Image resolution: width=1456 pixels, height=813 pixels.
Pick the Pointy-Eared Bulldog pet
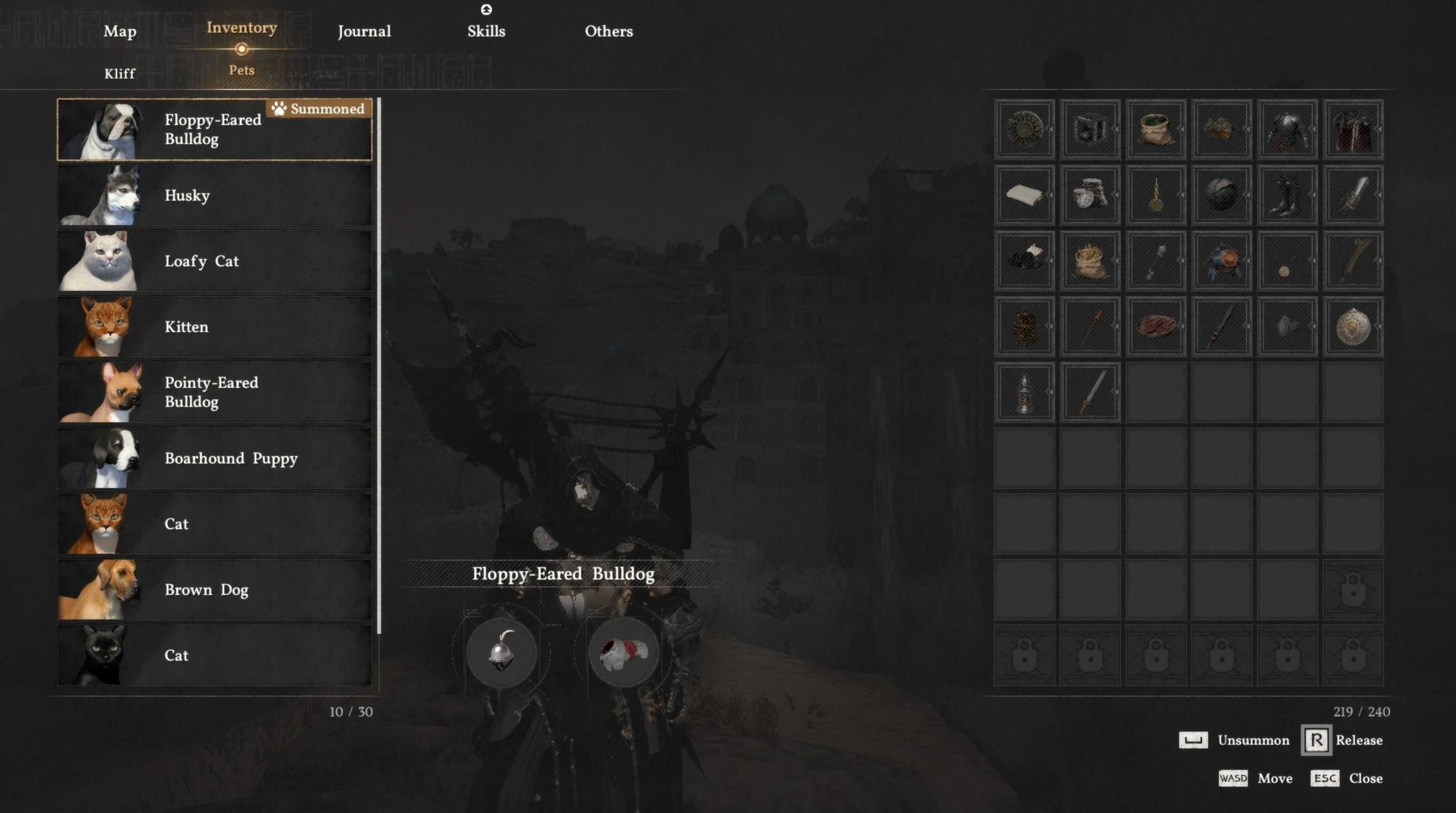pyautogui.click(x=215, y=392)
